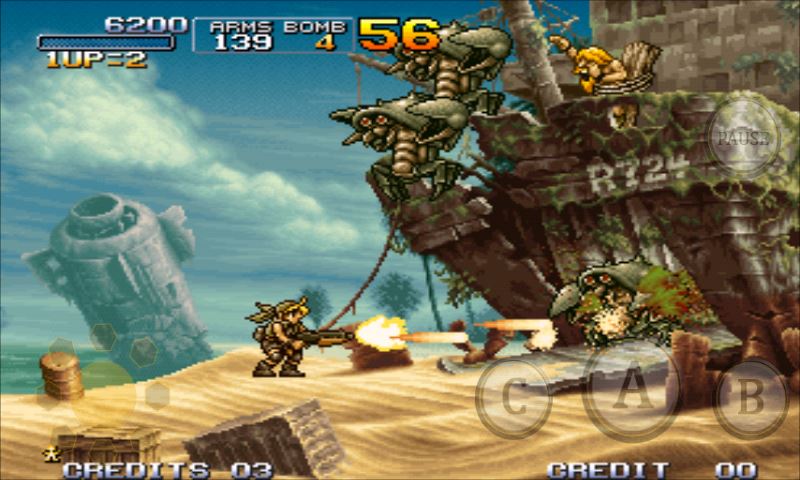800x480 pixels.
Task: Tap the A action button
Action: pyautogui.click(x=631, y=391)
